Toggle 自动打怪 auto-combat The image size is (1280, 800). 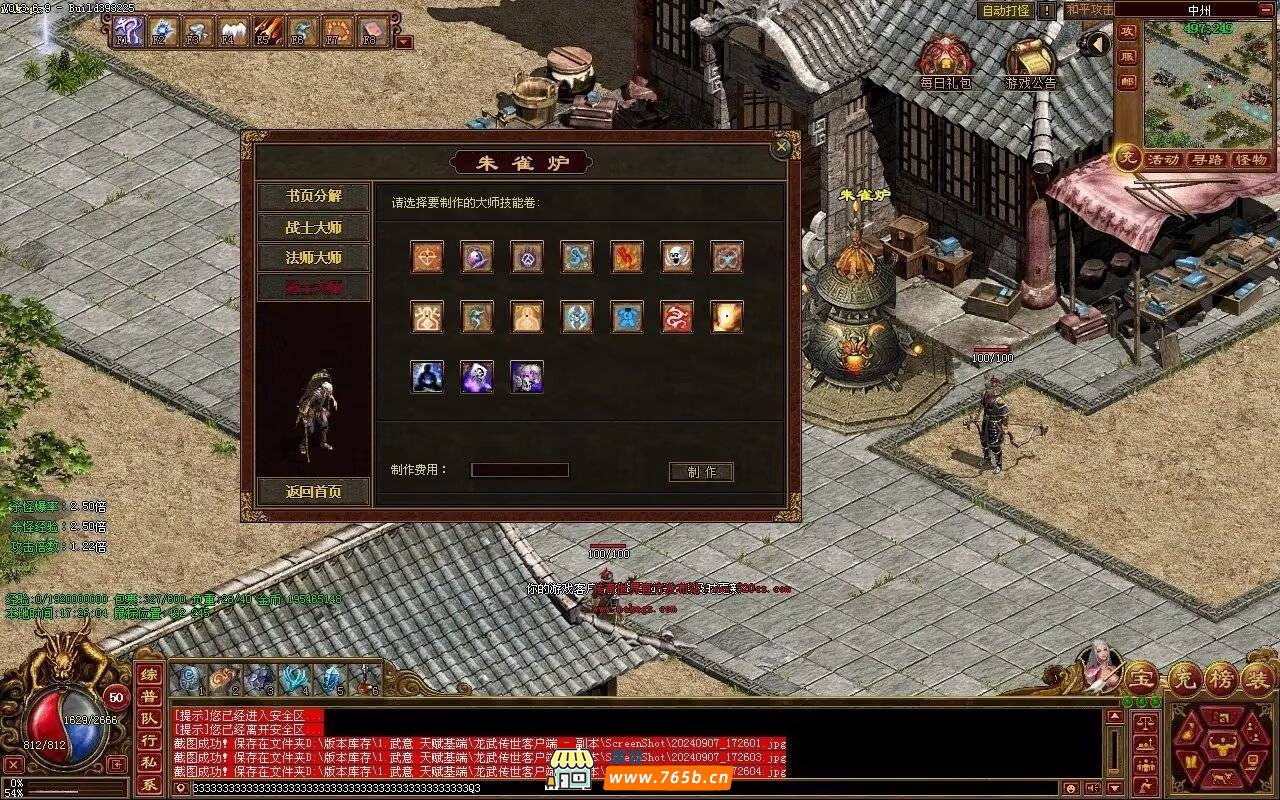tap(1005, 10)
